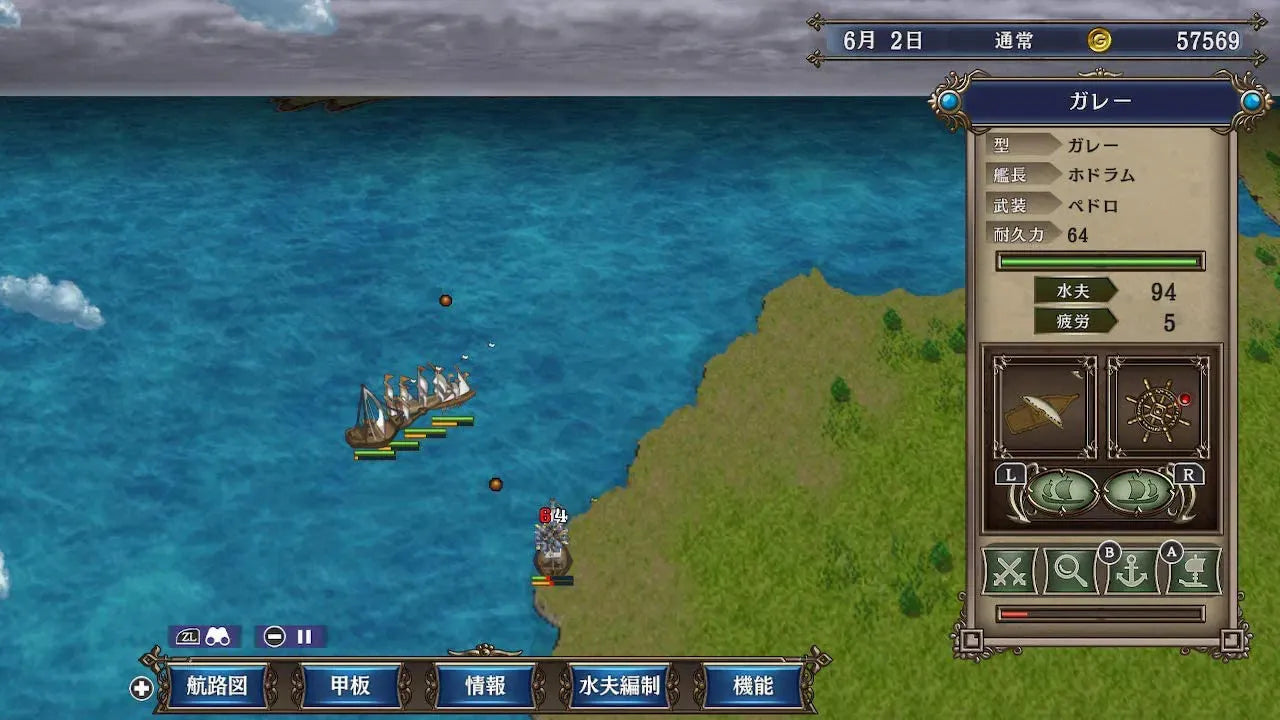Activate the magnifying glass search button
This screenshot has height=720, width=1280.
click(1071, 573)
